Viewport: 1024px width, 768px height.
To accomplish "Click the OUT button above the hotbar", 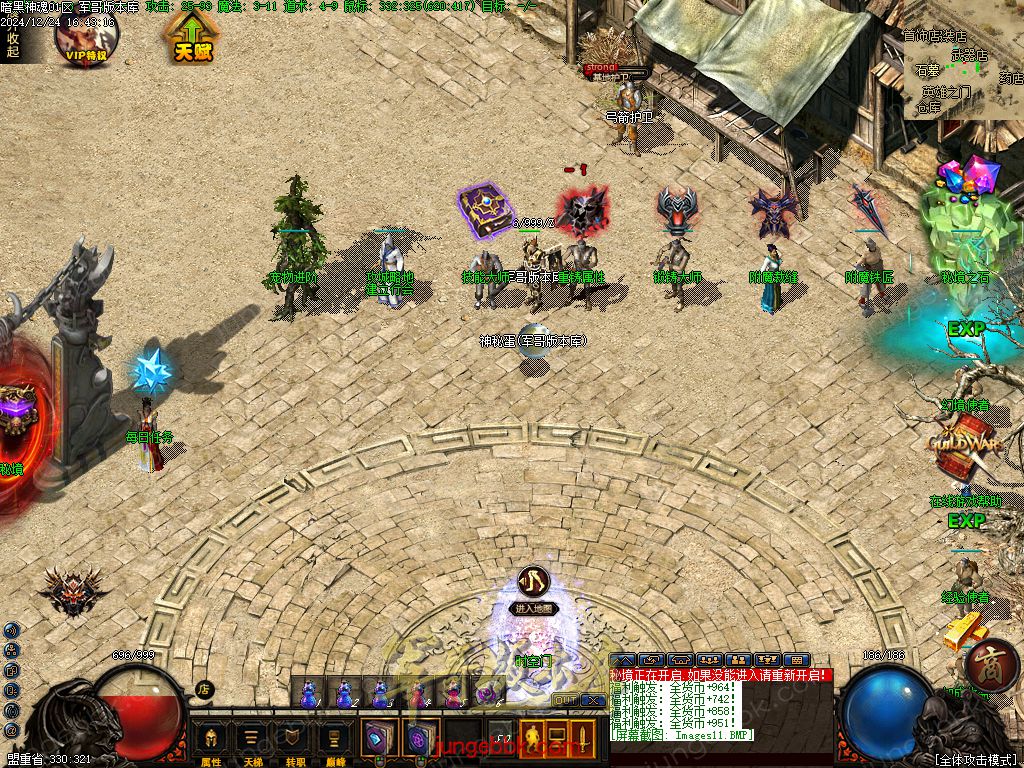I will (564, 700).
